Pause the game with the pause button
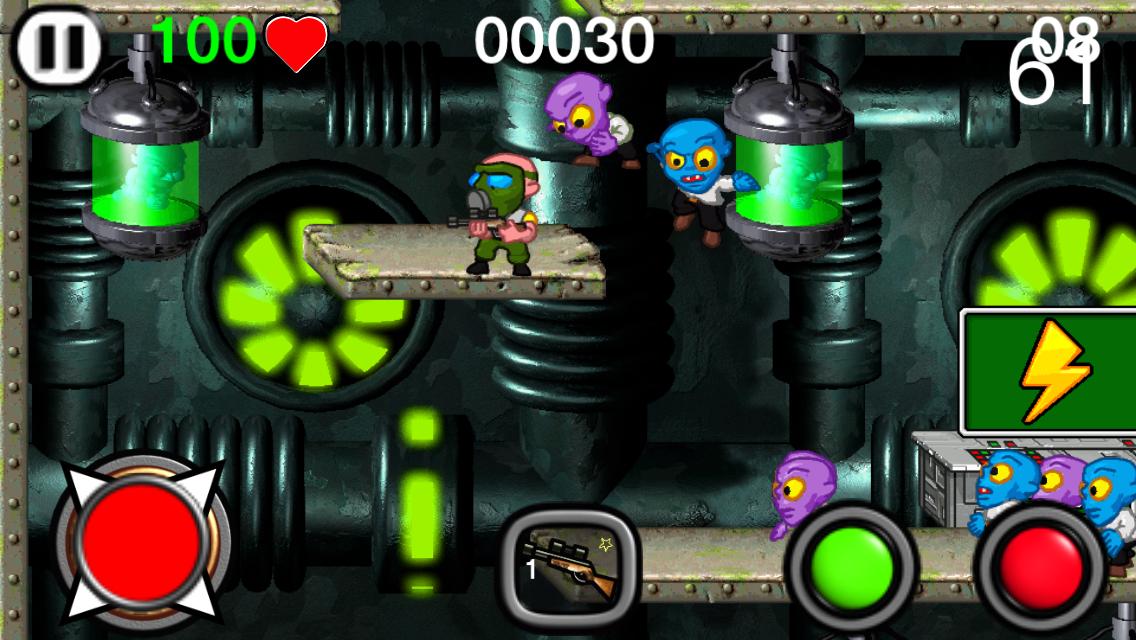Screen dimensions: 1136x640 point(58,46)
